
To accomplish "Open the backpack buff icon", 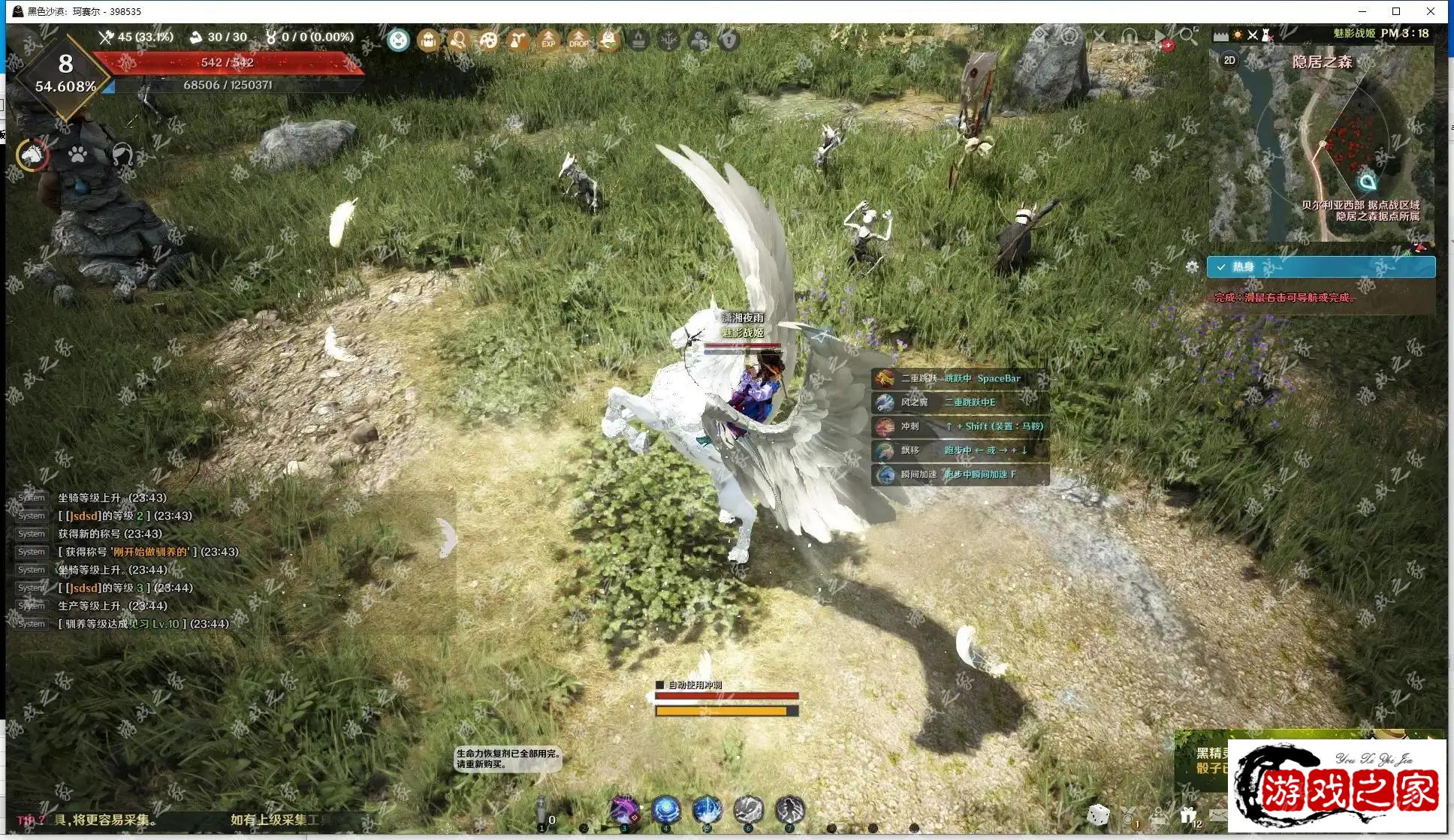I will [428, 40].
